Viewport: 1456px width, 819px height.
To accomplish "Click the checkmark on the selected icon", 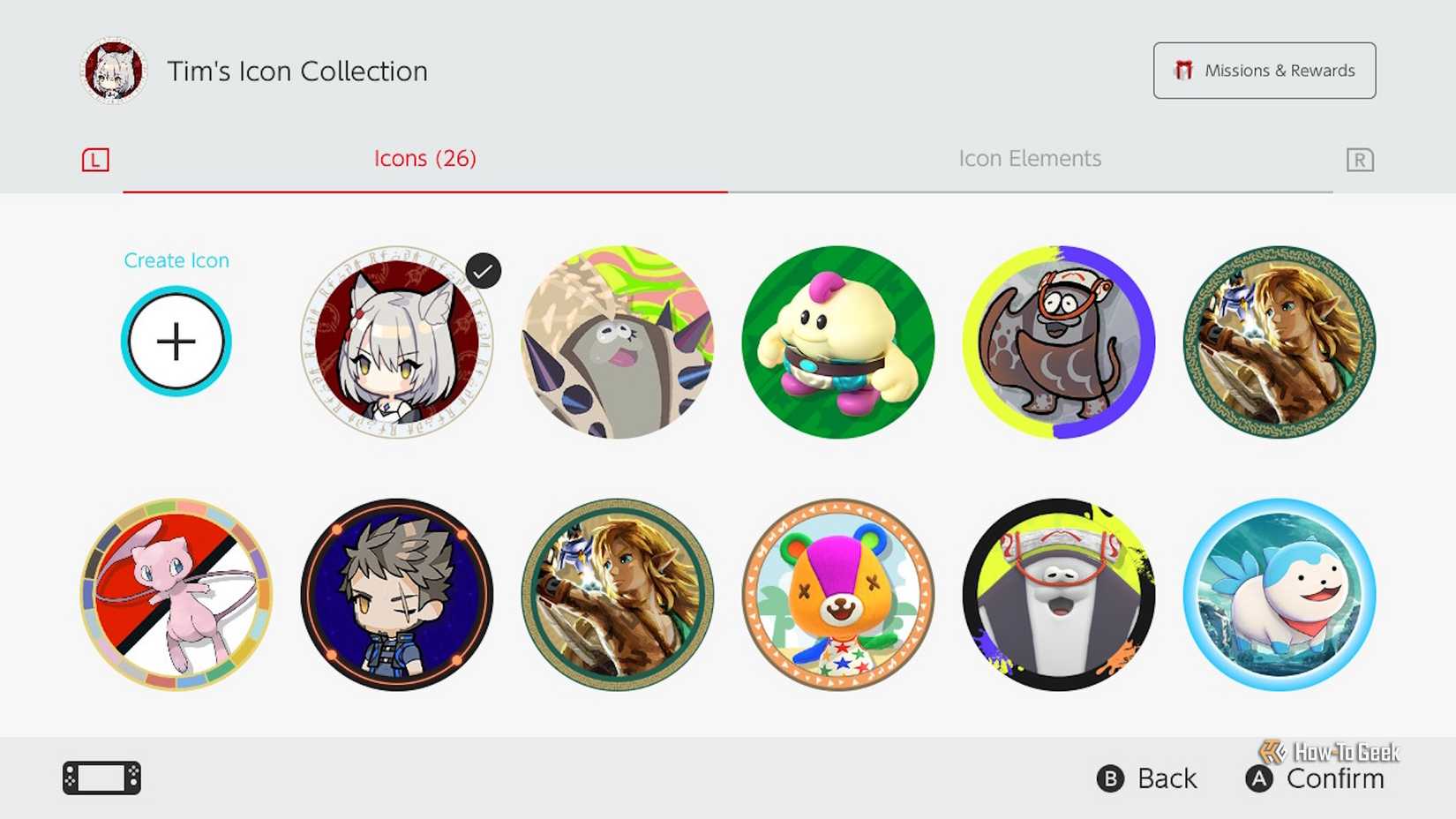I will click(x=482, y=269).
